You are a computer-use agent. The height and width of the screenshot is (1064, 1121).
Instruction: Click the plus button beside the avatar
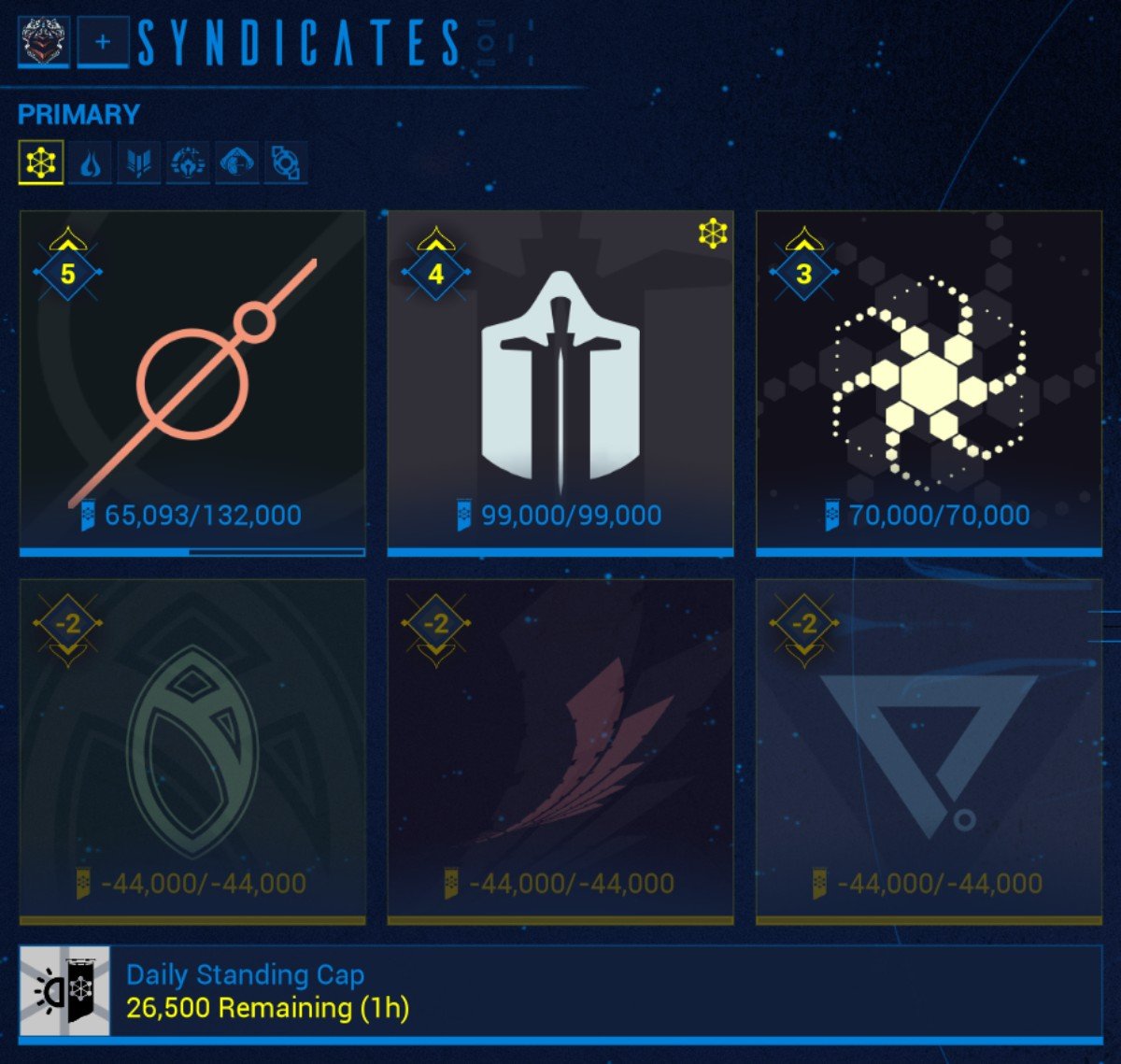pyautogui.click(x=103, y=42)
